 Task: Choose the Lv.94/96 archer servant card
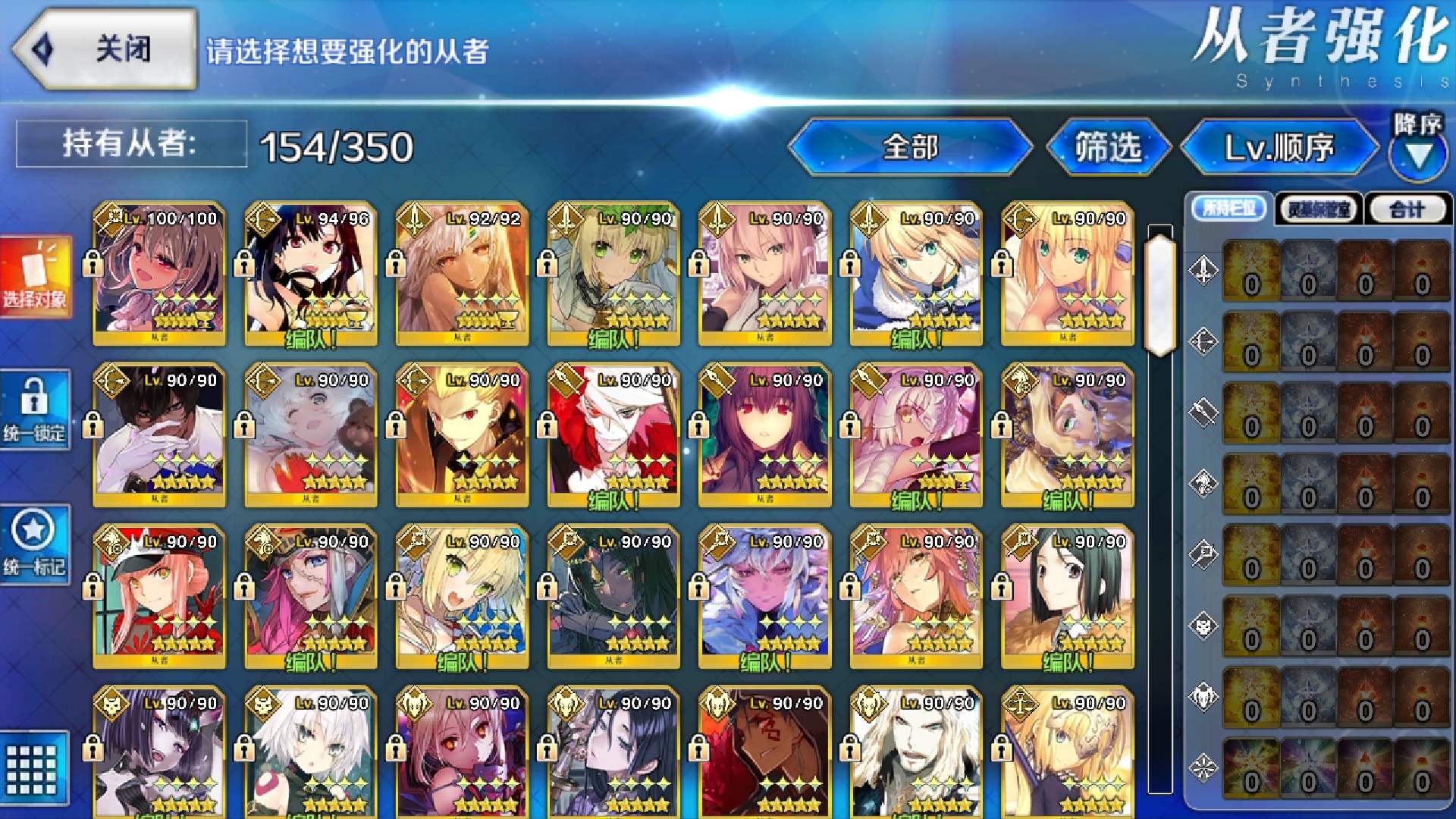pyautogui.click(x=311, y=274)
